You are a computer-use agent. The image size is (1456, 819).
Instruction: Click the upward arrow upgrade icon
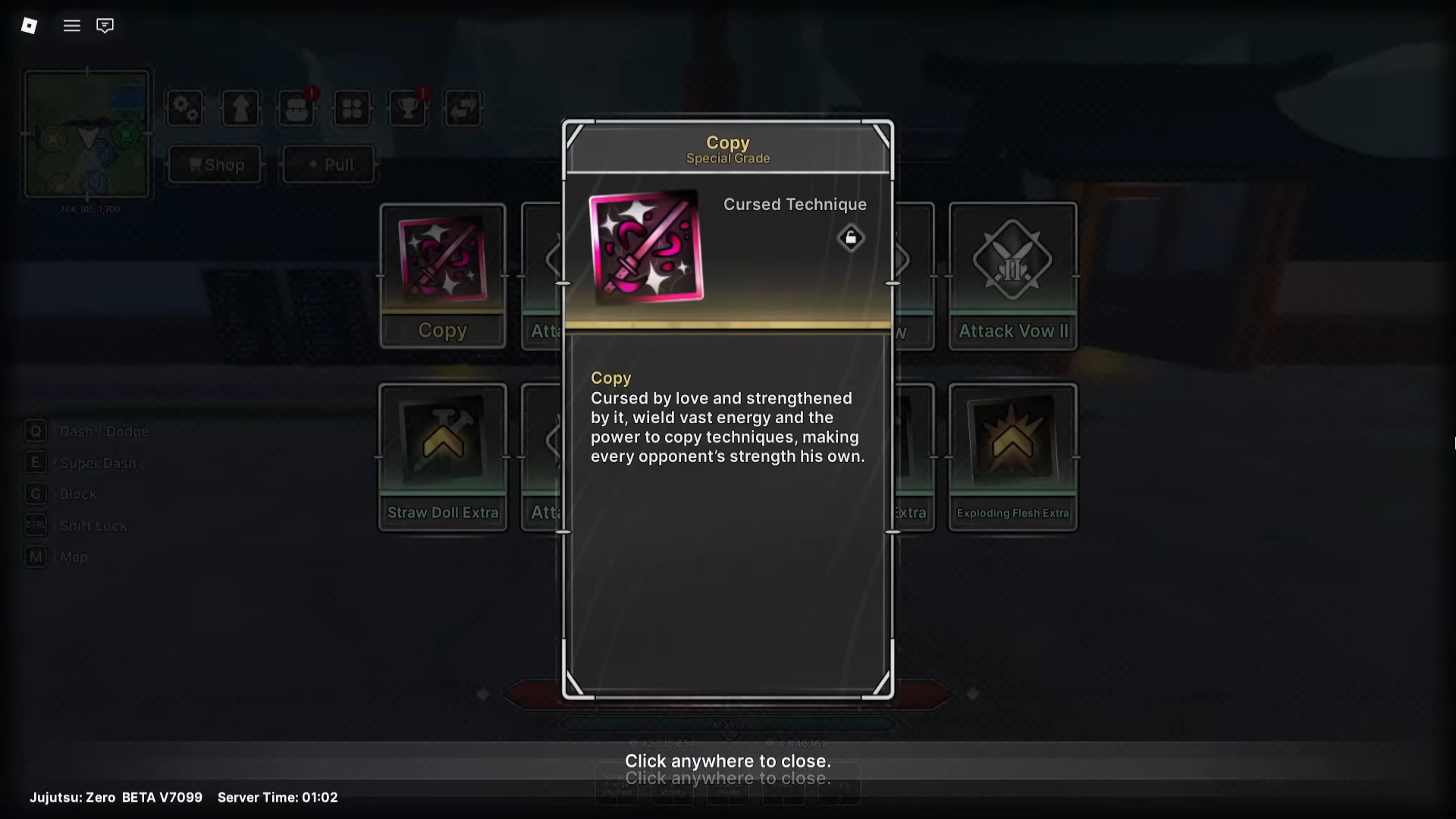coord(240,108)
